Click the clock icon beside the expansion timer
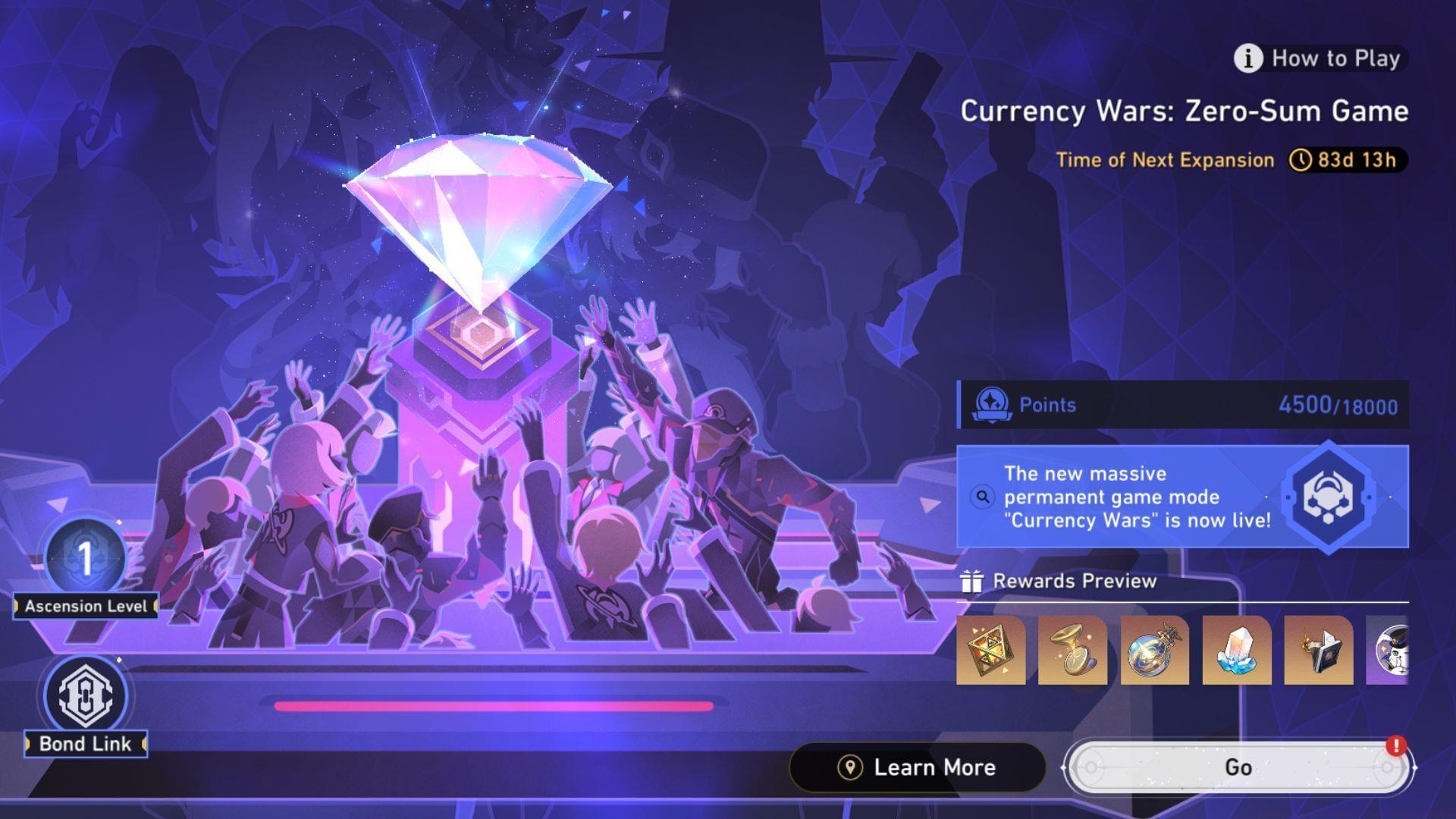The height and width of the screenshot is (819, 1456). [x=1302, y=160]
